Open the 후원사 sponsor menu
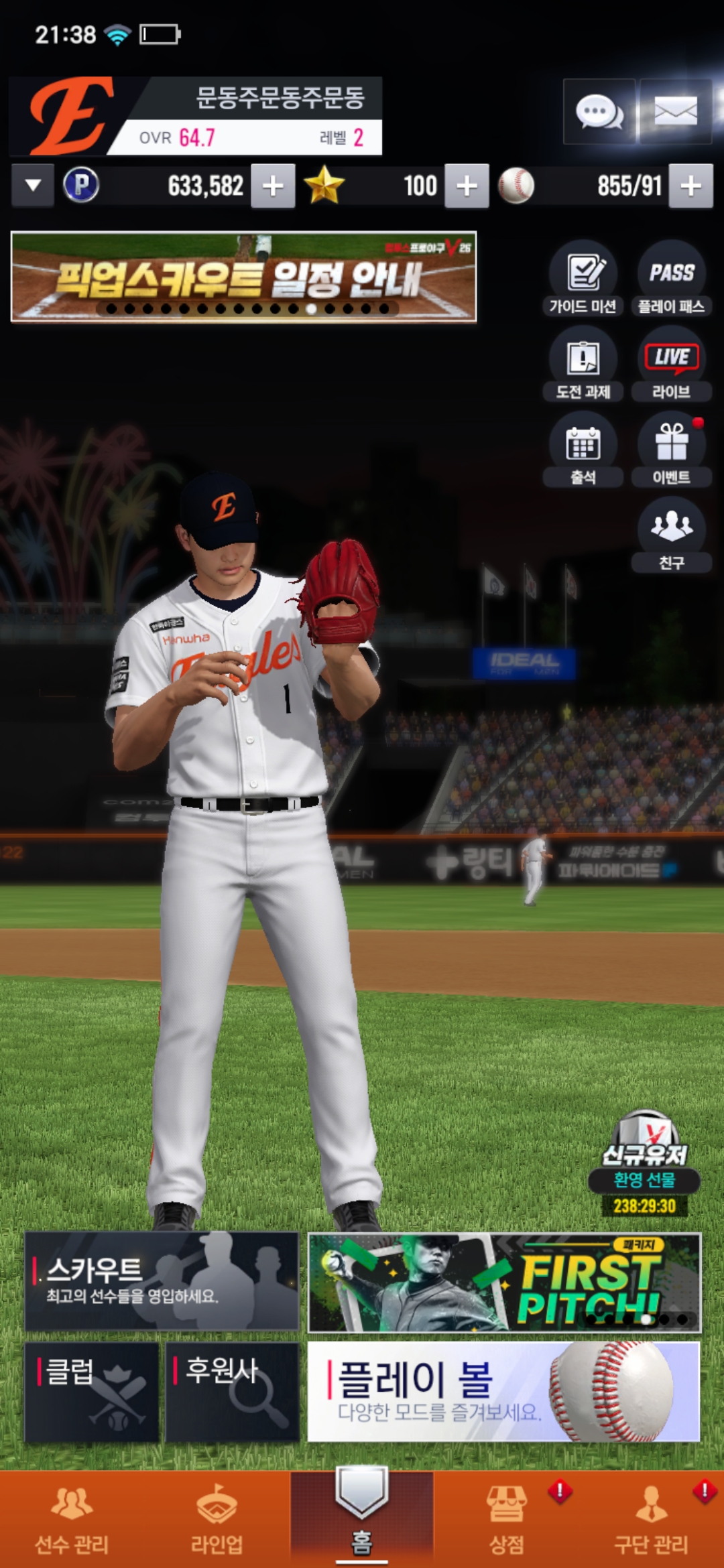This screenshot has width=724, height=1568. [232, 1391]
